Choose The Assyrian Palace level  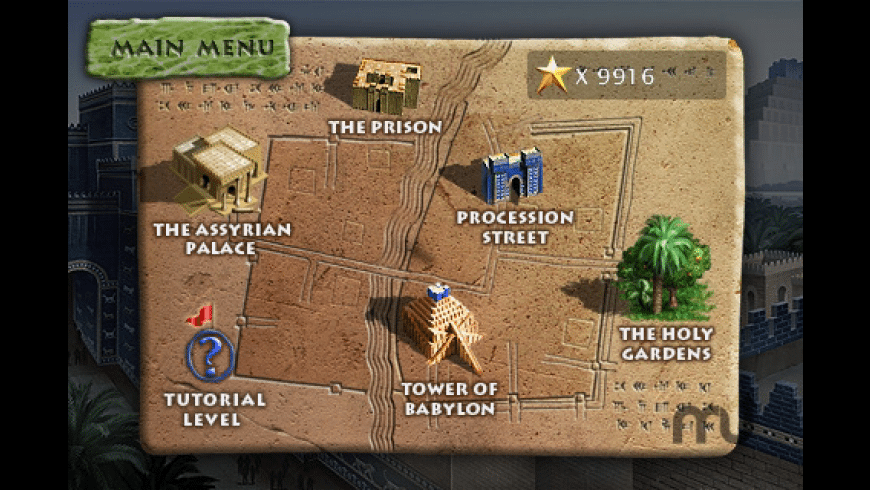coord(219,168)
